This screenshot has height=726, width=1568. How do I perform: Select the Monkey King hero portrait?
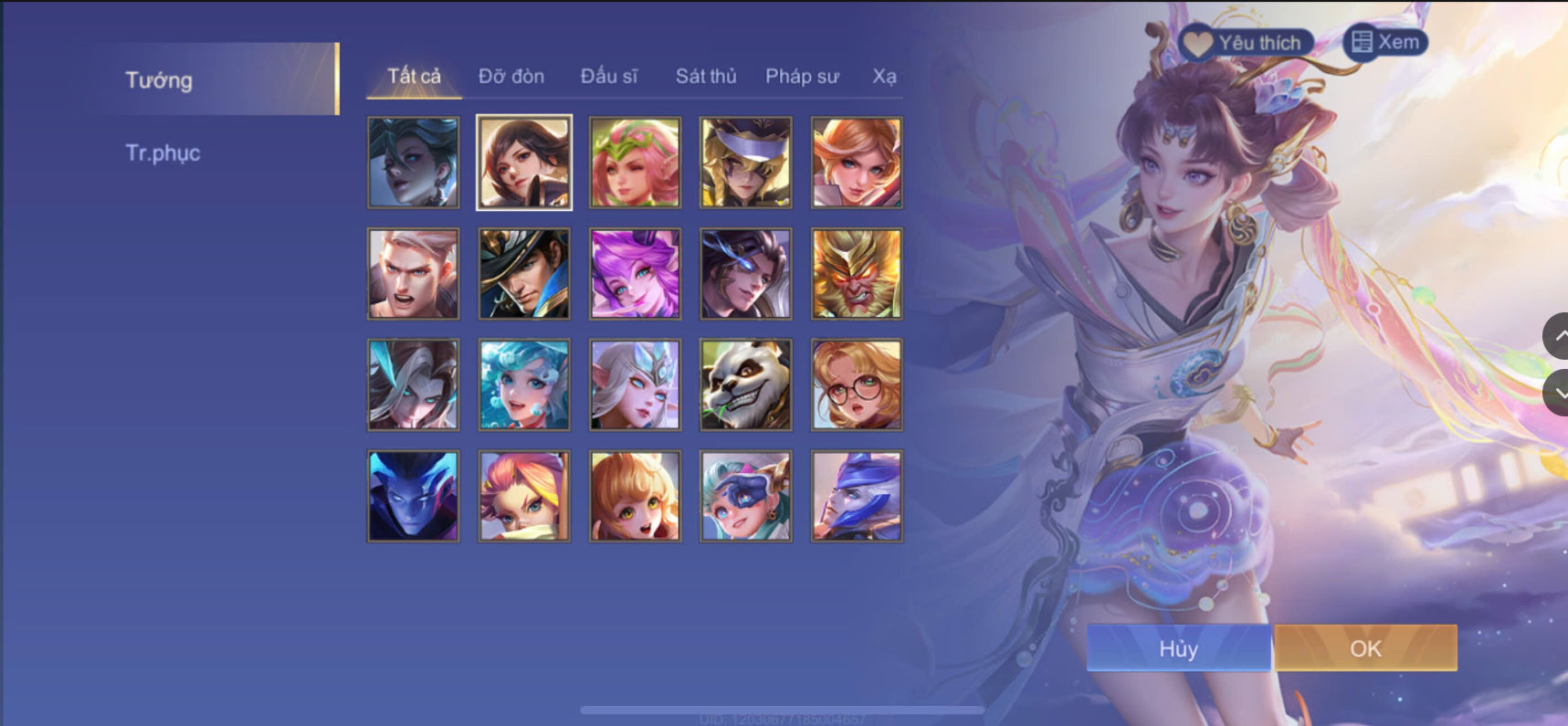856,273
